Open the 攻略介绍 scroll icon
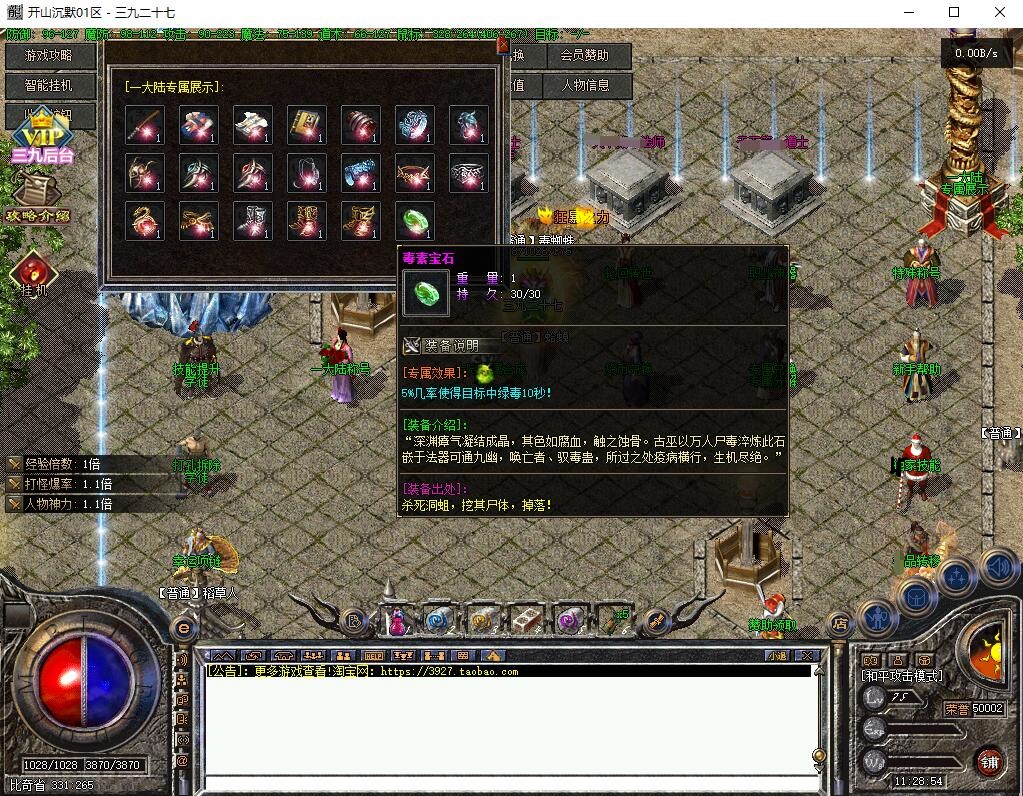 click(x=37, y=197)
